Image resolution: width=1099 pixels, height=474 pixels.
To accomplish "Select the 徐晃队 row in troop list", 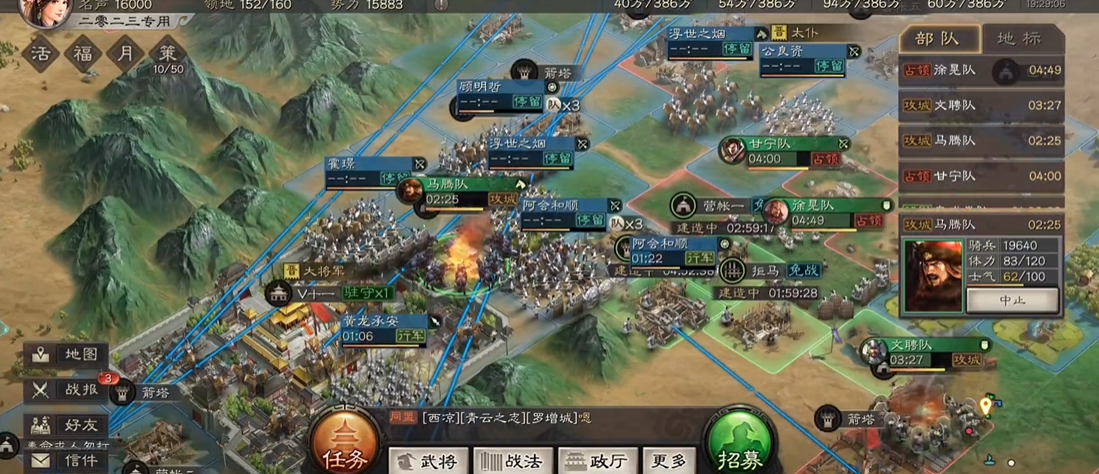I will coord(981,71).
